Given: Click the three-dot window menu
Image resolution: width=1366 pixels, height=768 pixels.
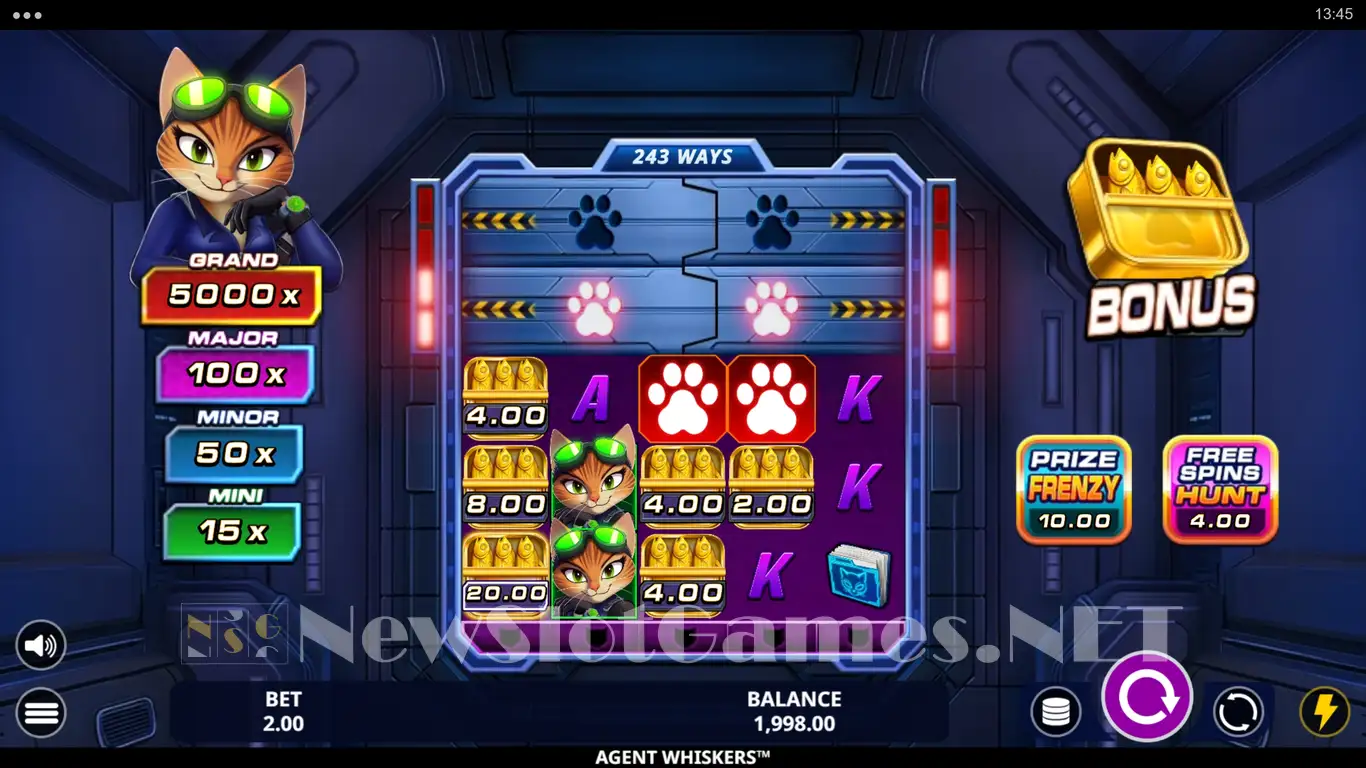Looking at the screenshot, I should pos(27,15).
